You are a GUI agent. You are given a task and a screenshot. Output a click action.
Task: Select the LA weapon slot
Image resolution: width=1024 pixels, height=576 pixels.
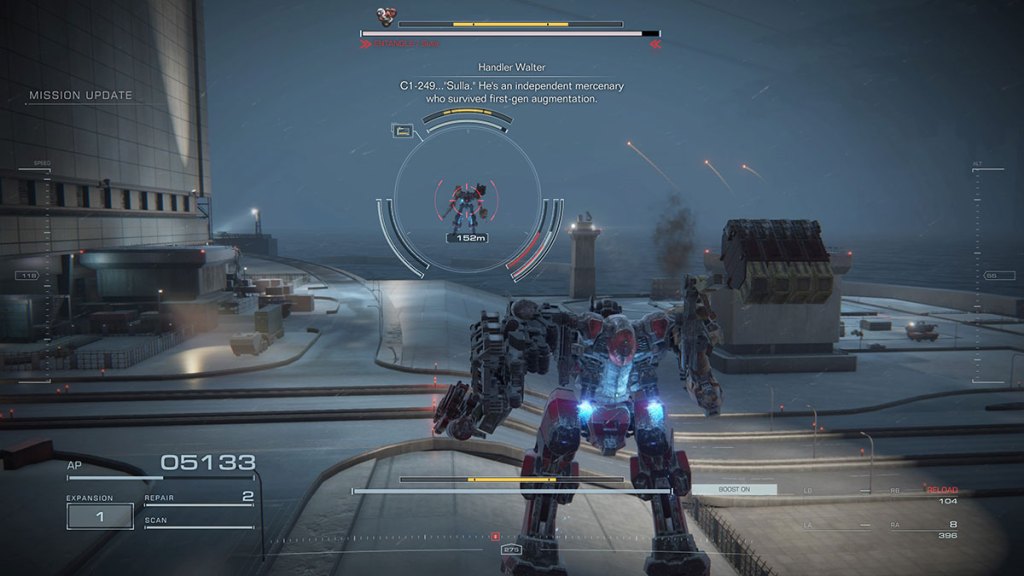808,525
